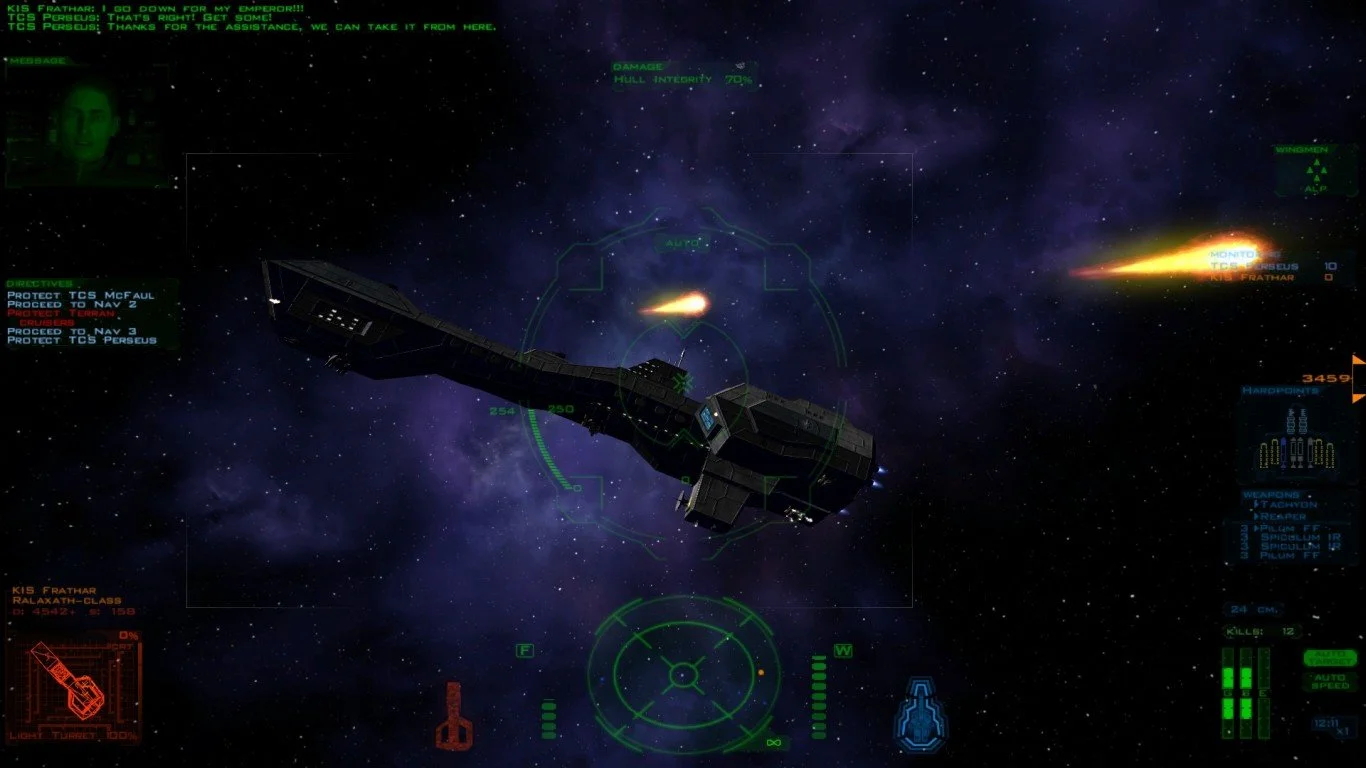The width and height of the screenshot is (1366, 768).
Task: Select the Reaper cannon weapon entry
Action: tap(1283, 517)
